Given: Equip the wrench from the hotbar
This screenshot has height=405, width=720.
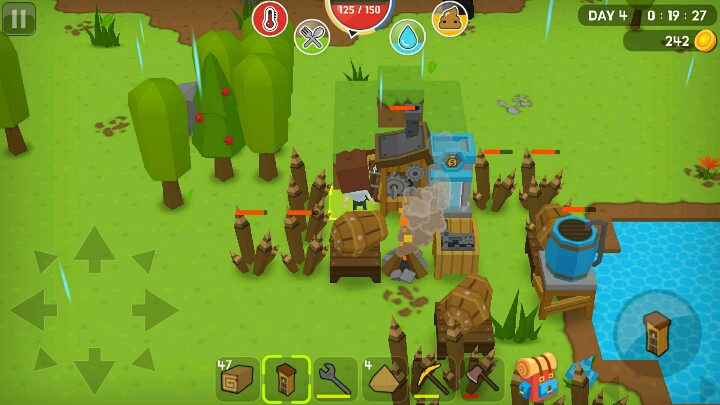Looking at the screenshot, I should tap(335, 379).
